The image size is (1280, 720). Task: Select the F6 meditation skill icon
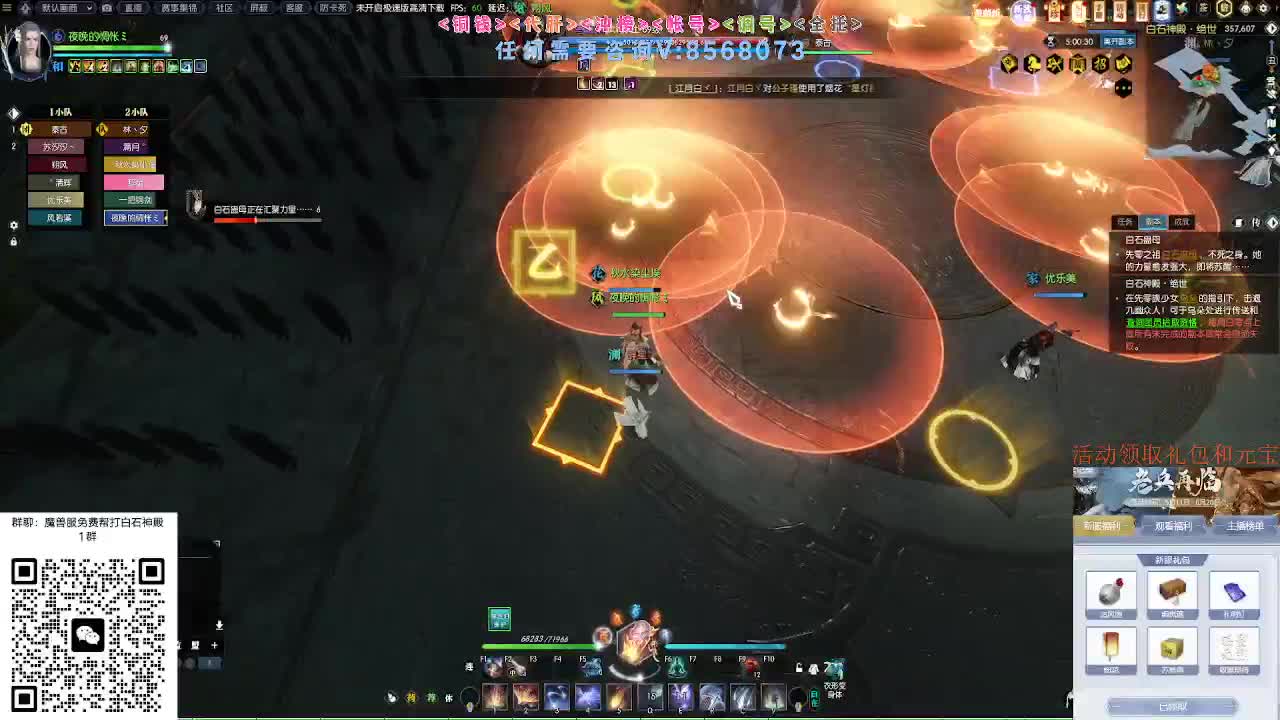(677, 666)
